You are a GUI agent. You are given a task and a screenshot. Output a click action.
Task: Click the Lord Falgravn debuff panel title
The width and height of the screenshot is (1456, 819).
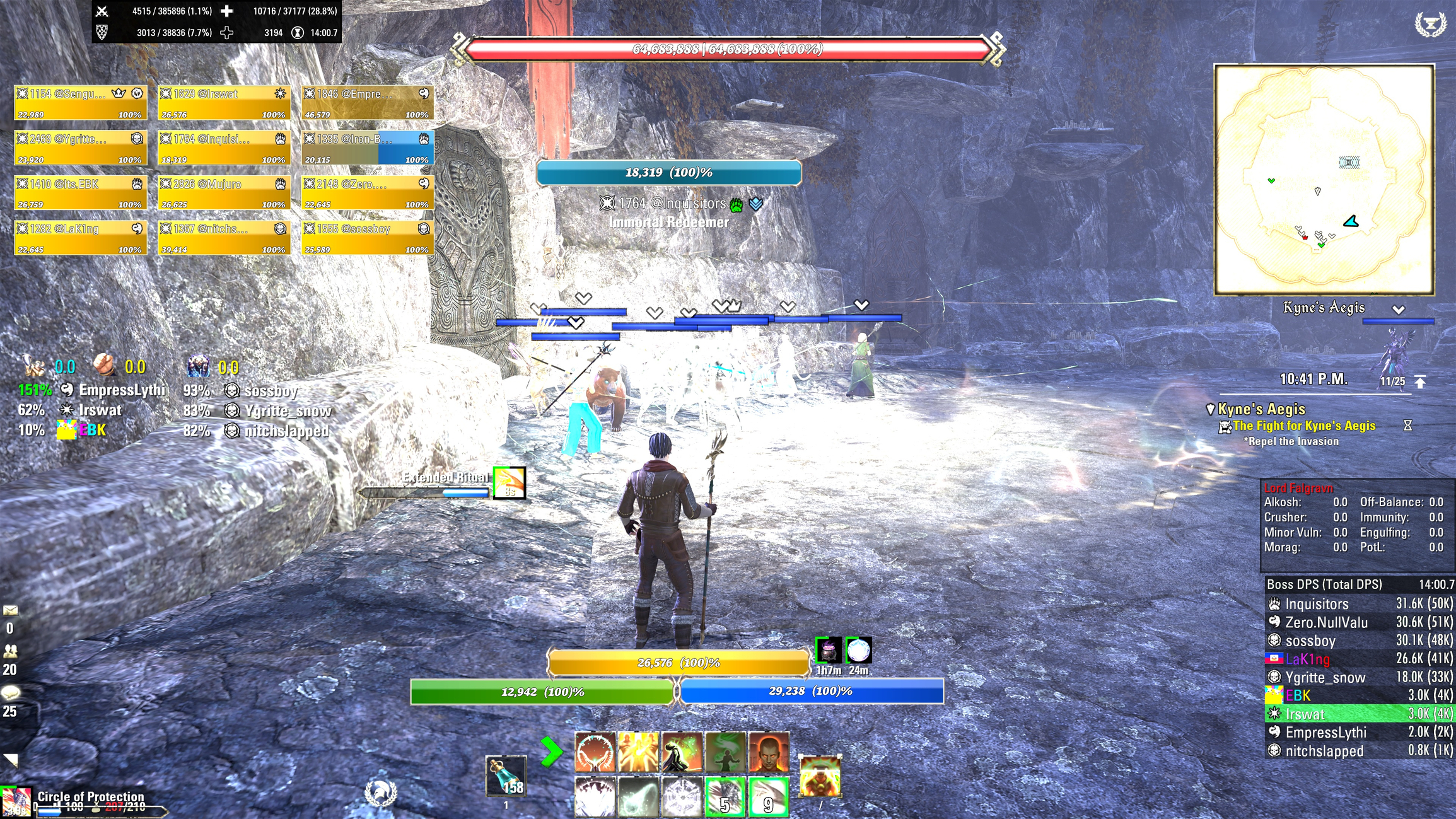pyautogui.click(x=1299, y=487)
